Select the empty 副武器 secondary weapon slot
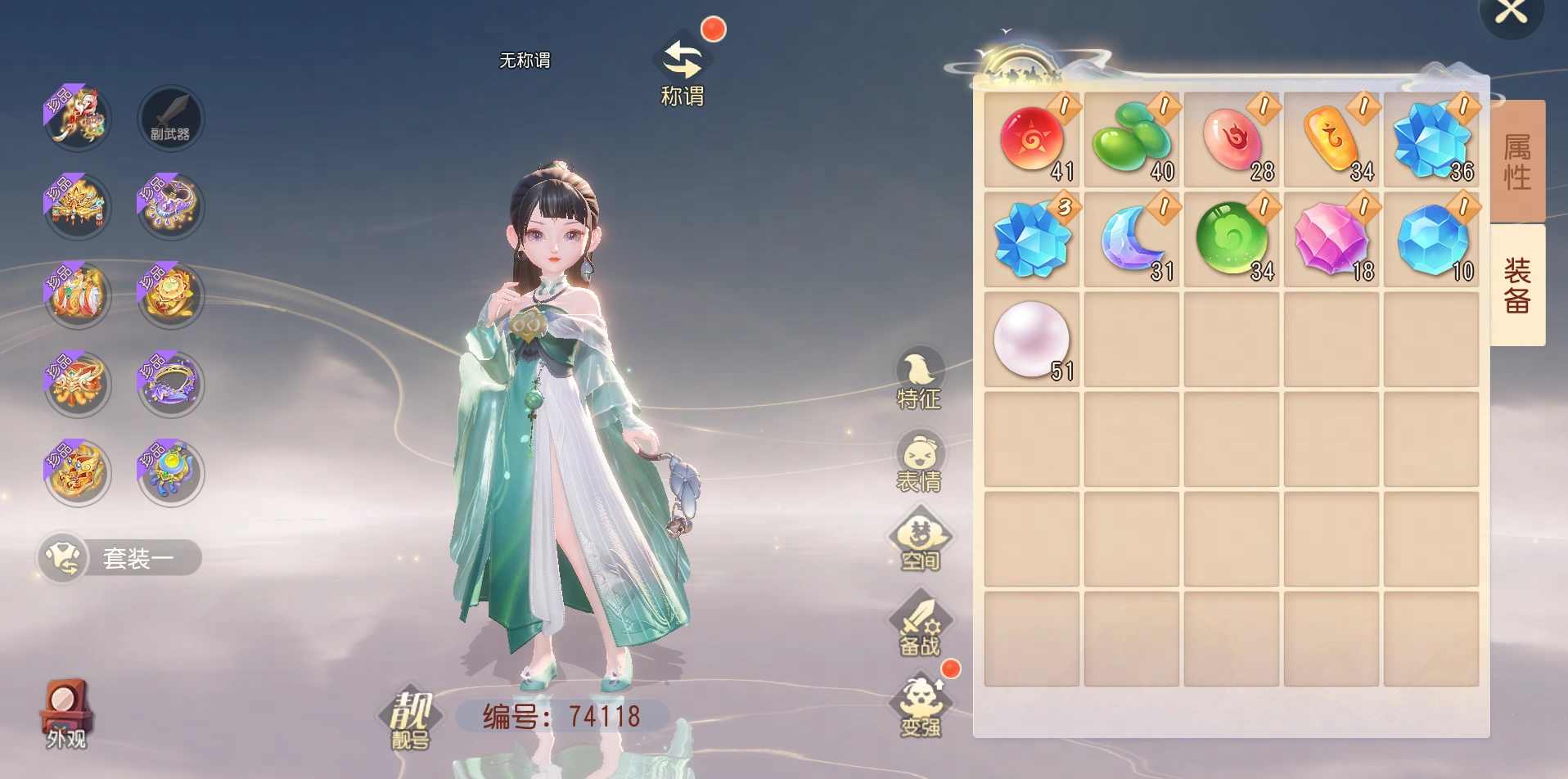The width and height of the screenshot is (1568, 779). (x=170, y=118)
